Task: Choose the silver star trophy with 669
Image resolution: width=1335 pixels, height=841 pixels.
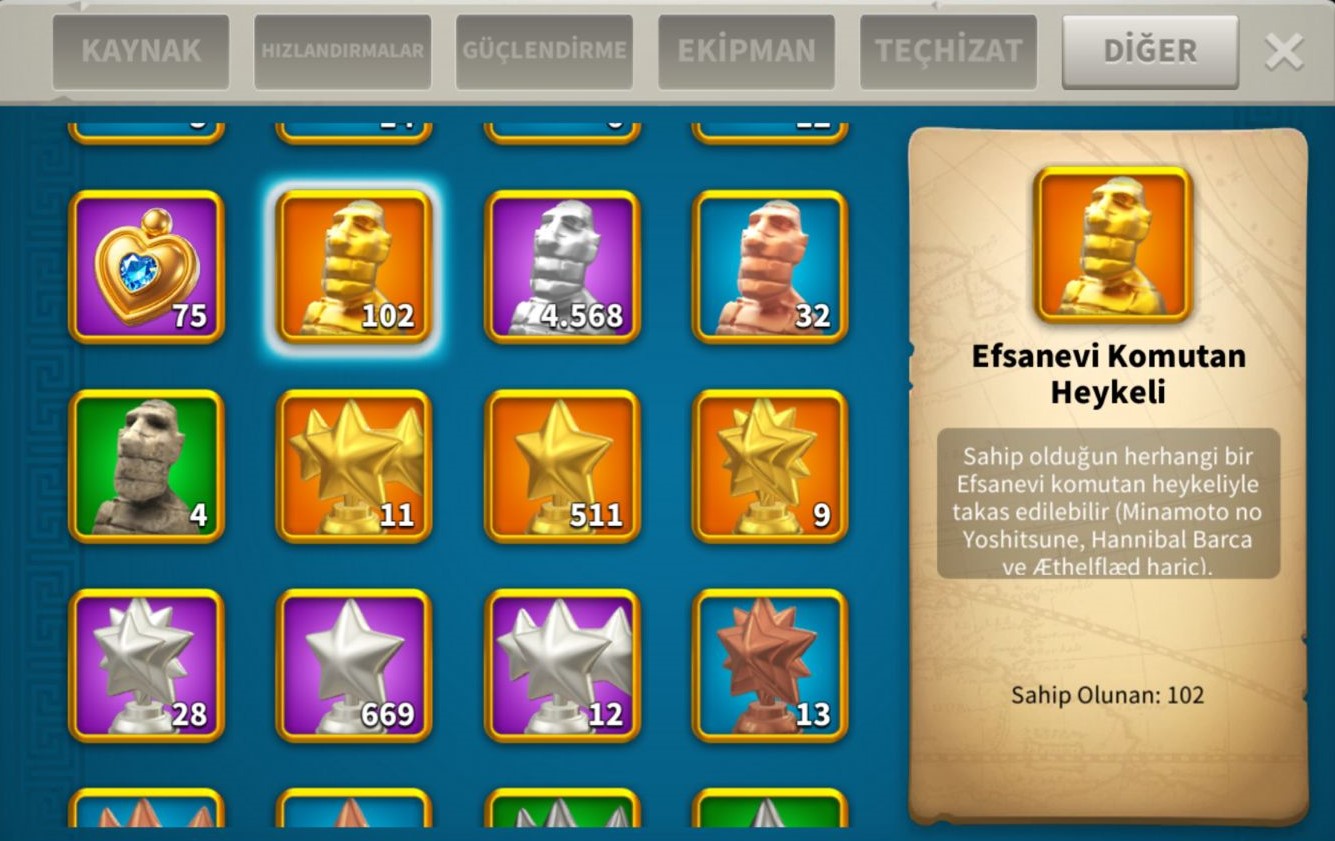Action: pyautogui.click(x=354, y=665)
